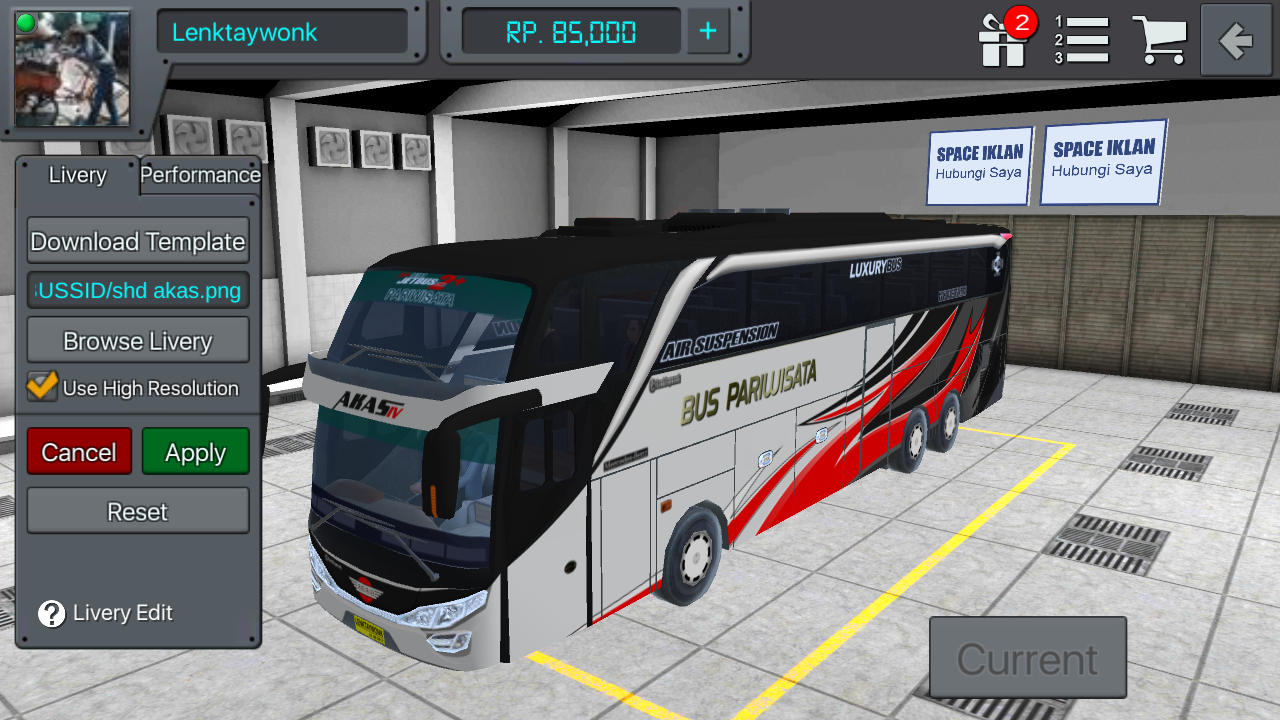Edit the shd akas.png file path field
Image resolution: width=1280 pixels, height=720 pixels.
(x=137, y=290)
